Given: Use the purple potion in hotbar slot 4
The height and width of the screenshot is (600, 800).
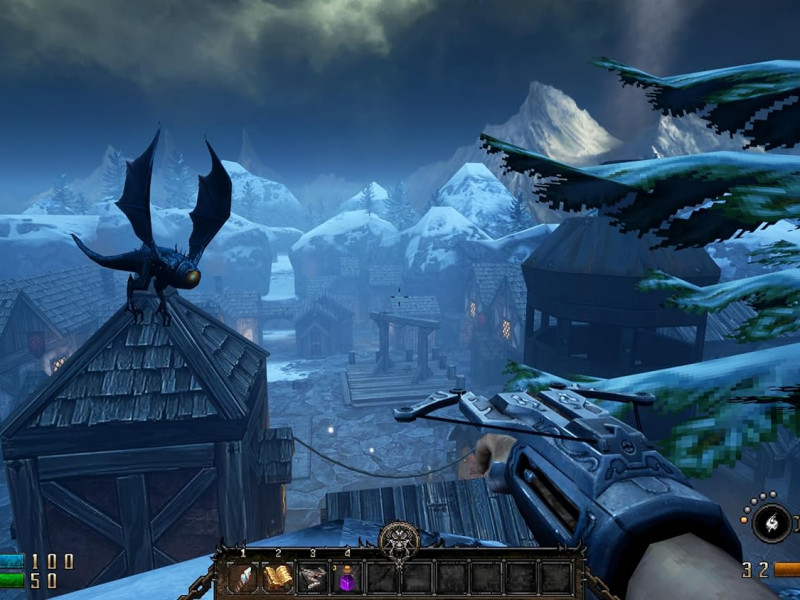Looking at the screenshot, I should click(x=346, y=577).
